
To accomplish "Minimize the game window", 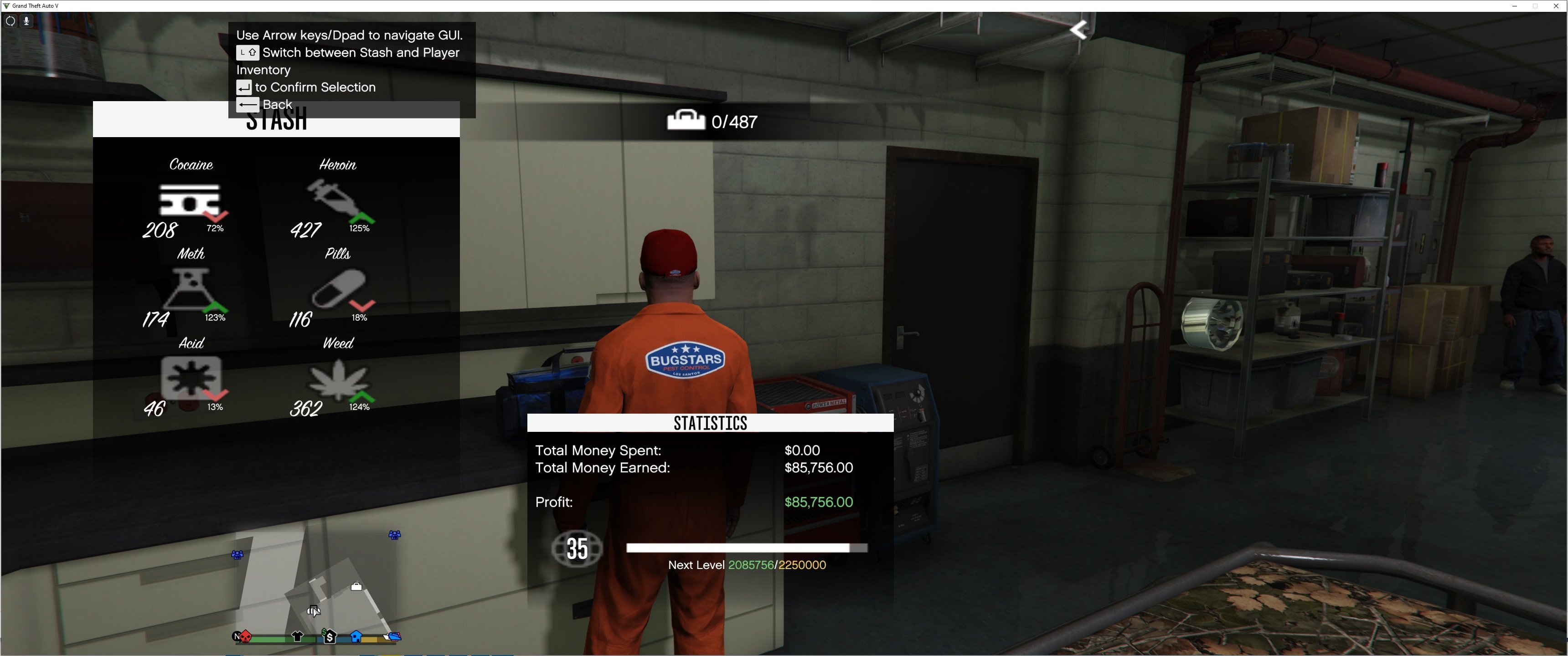I will [1514, 6].
